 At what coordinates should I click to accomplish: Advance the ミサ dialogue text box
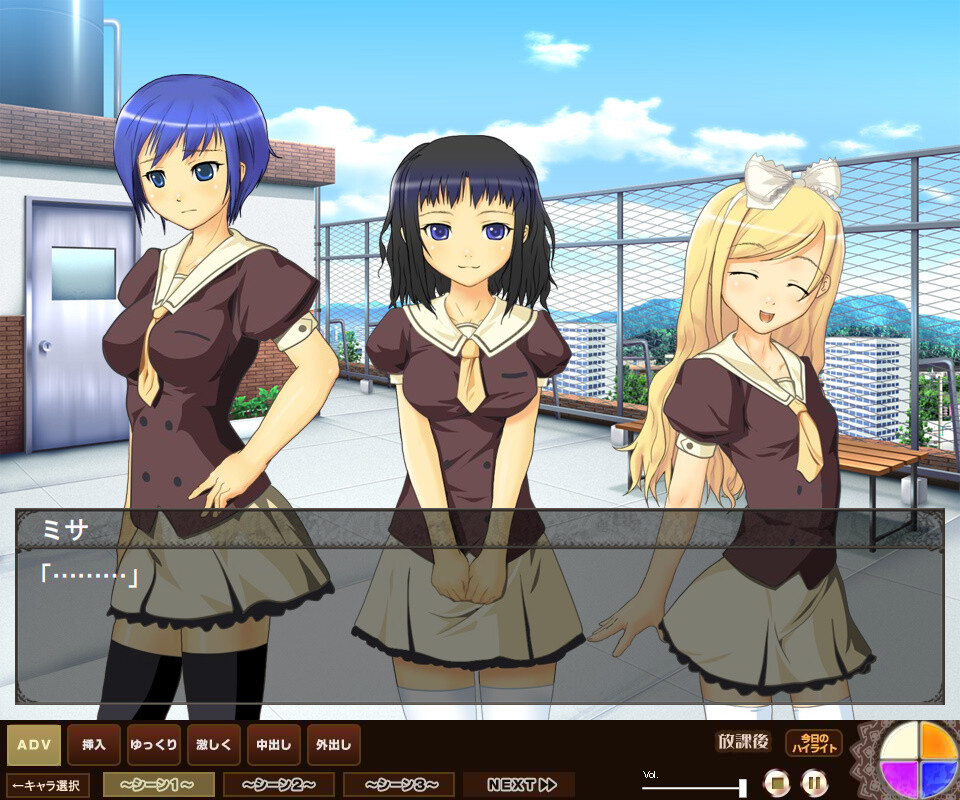pos(480,620)
